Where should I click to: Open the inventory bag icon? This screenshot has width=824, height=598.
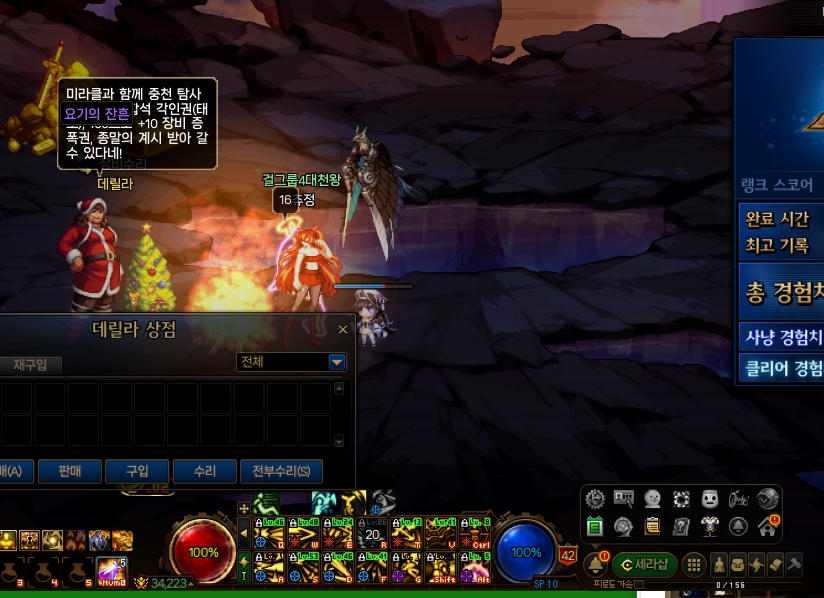tap(737, 564)
